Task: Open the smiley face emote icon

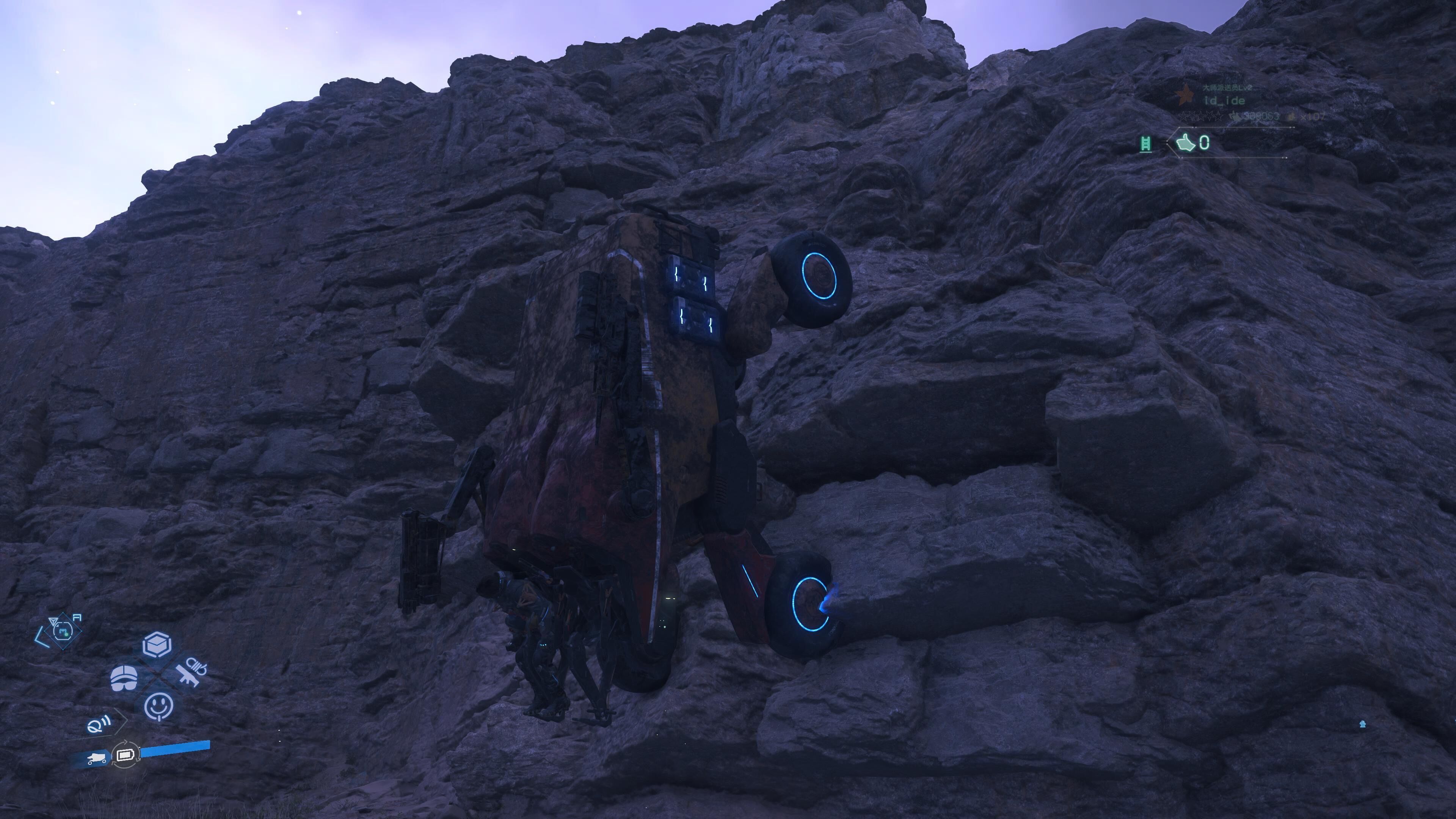Action: pos(159,706)
